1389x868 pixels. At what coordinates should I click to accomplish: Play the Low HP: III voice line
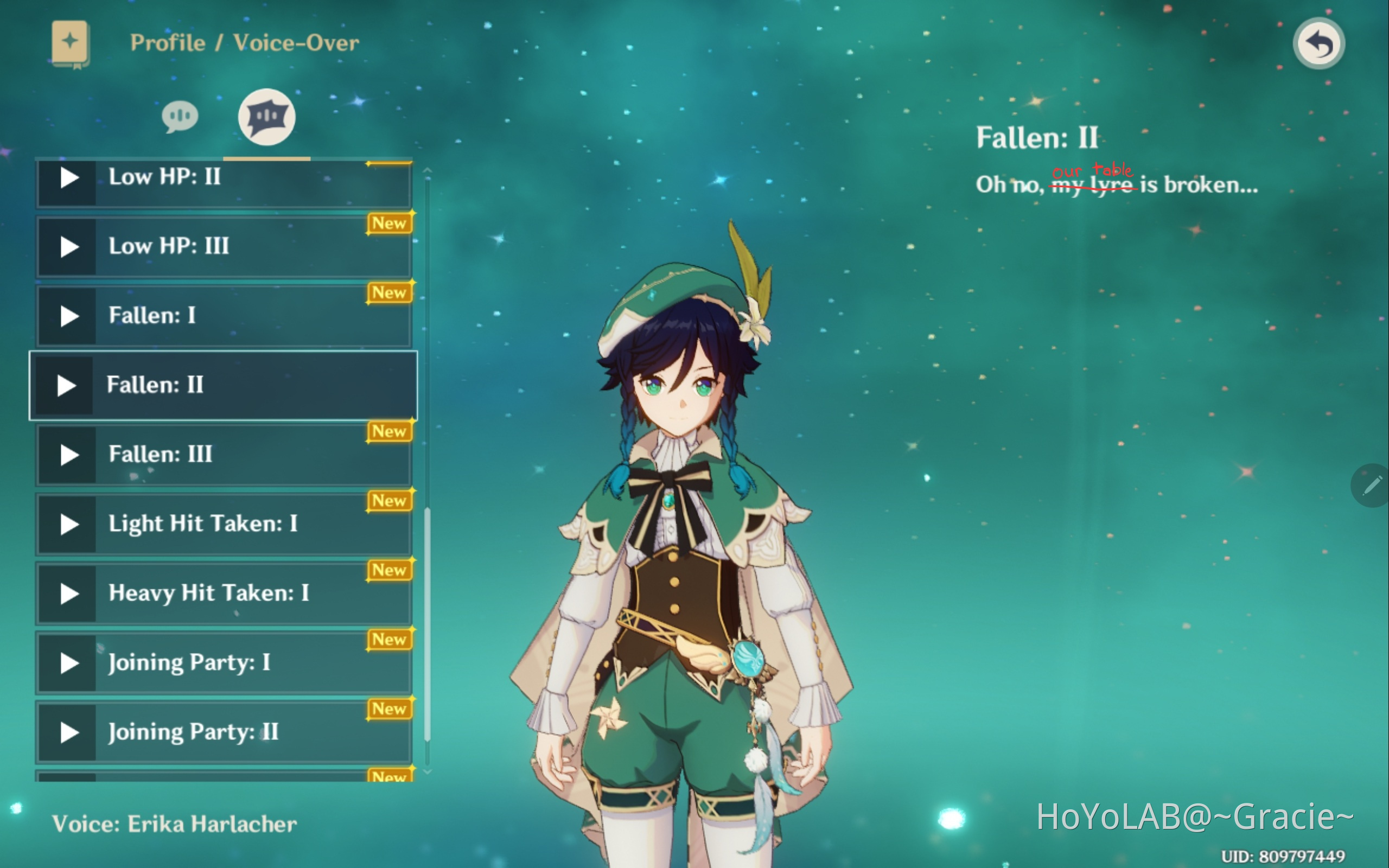coord(69,247)
